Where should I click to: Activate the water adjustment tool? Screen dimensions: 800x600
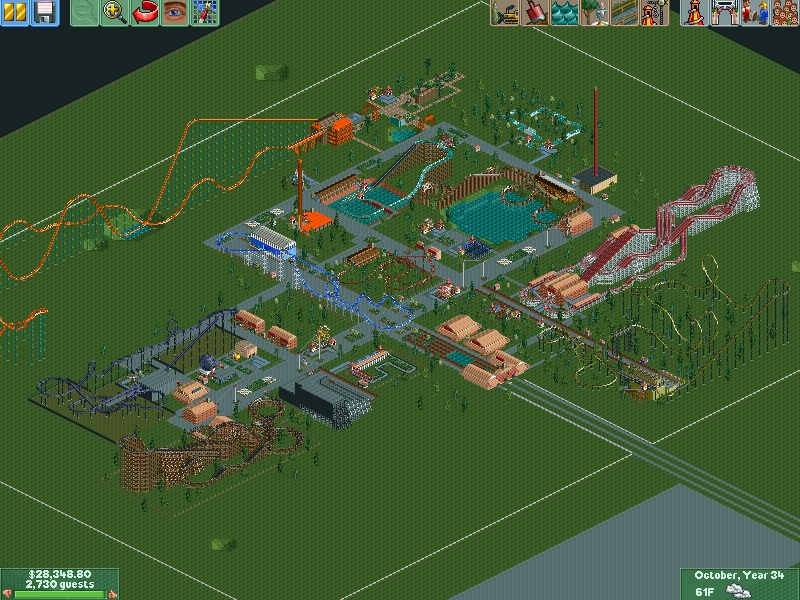565,13
